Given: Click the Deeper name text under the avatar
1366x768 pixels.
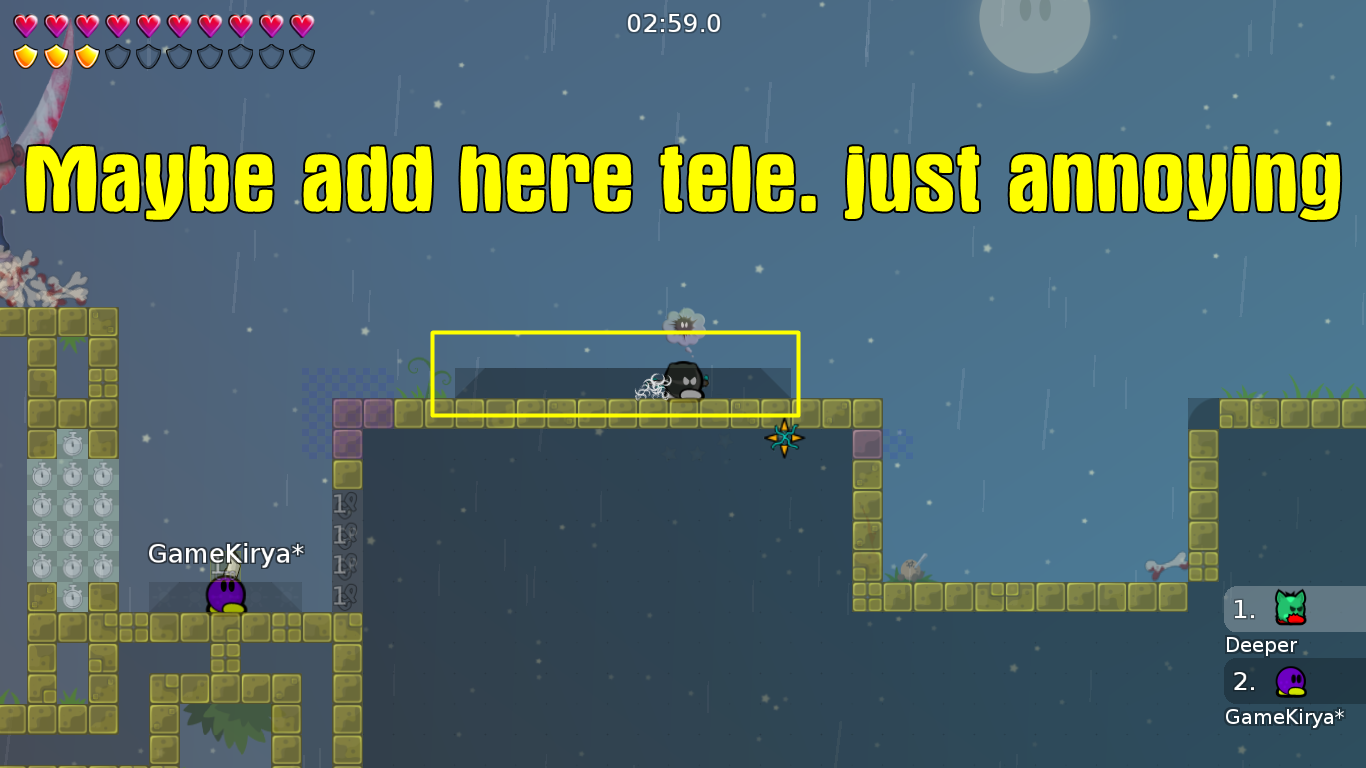Looking at the screenshot, I should click(1260, 645).
